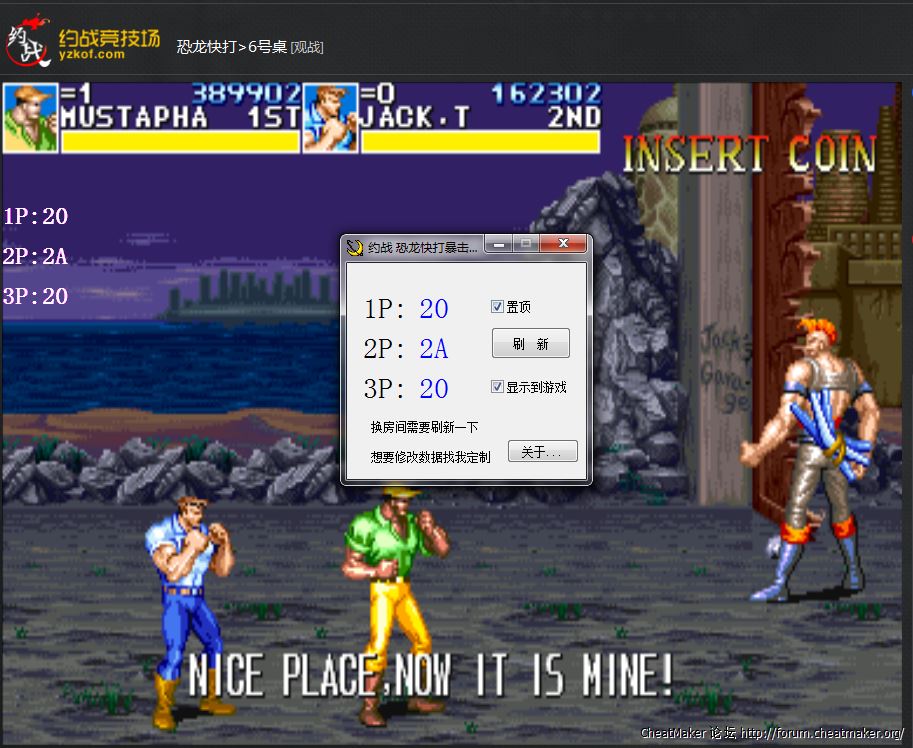The height and width of the screenshot is (748, 913).
Task: Close the 约战 trainer window
Action: point(563,244)
